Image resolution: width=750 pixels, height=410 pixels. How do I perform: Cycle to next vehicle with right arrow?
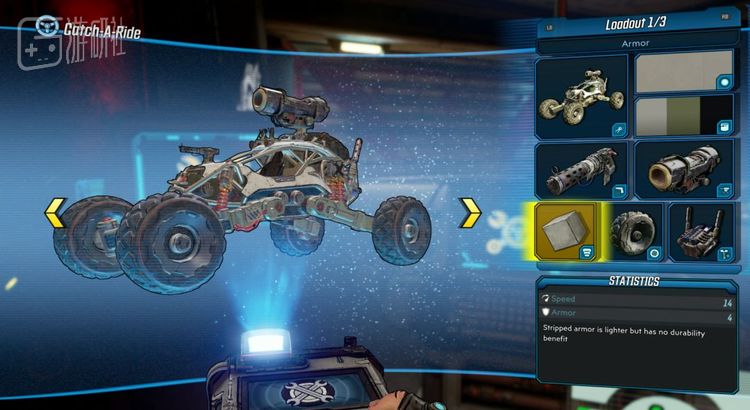point(470,212)
